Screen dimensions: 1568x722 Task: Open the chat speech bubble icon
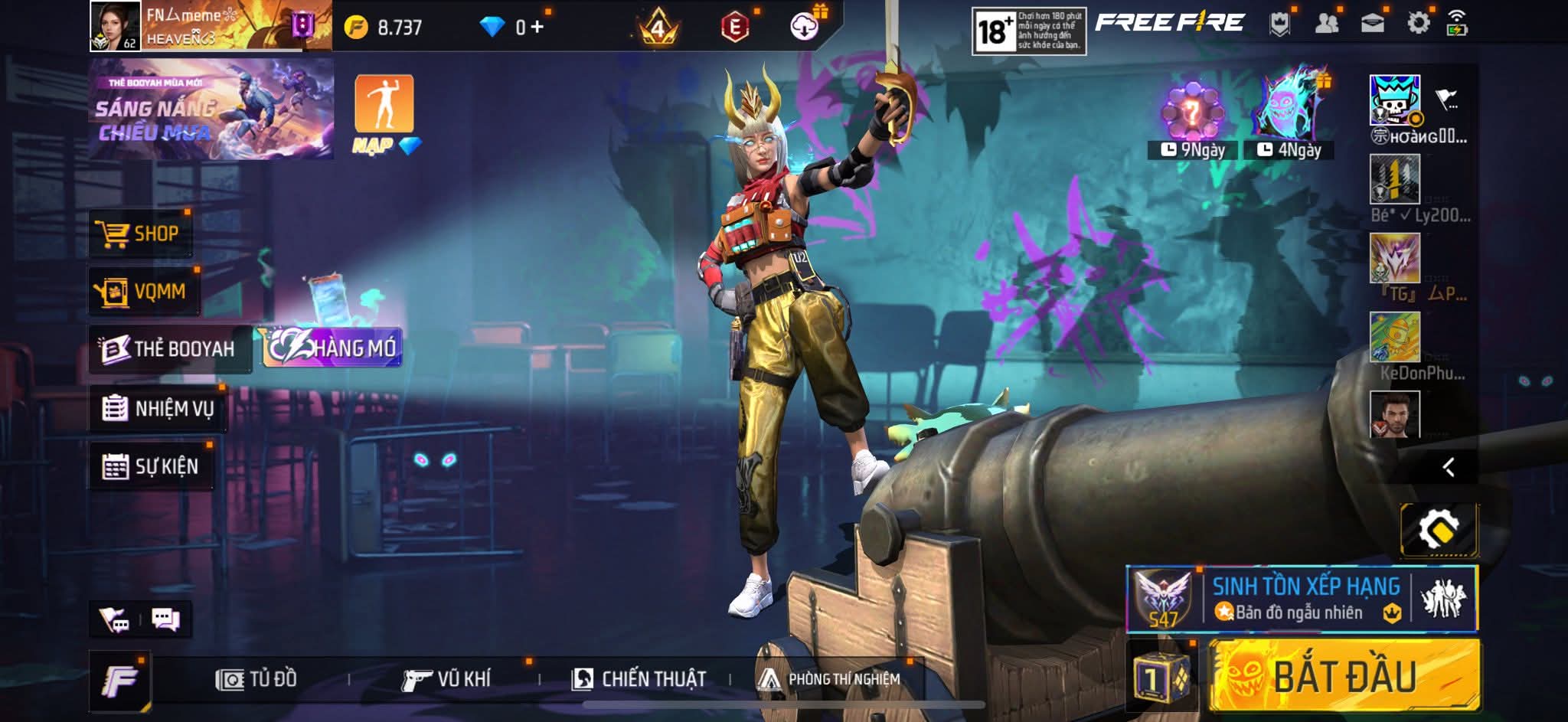(165, 619)
